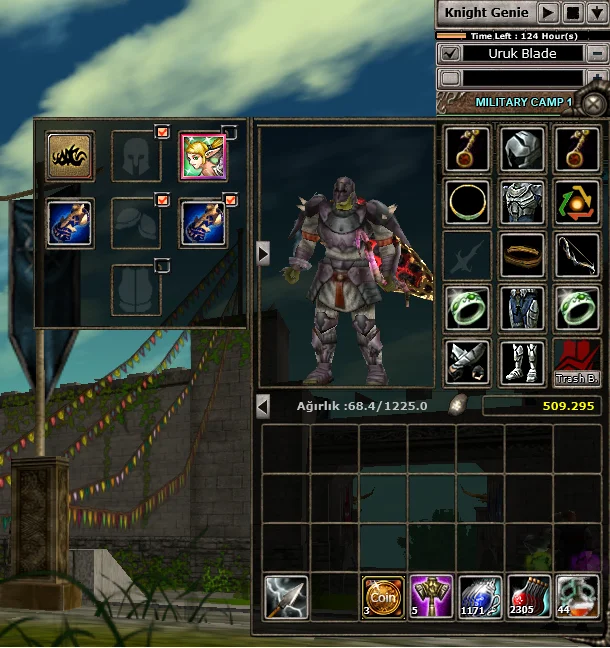The width and height of the screenshot is (610, 648).
Task: Select the equipped boots slot
Action: click(x=522, y=361)
